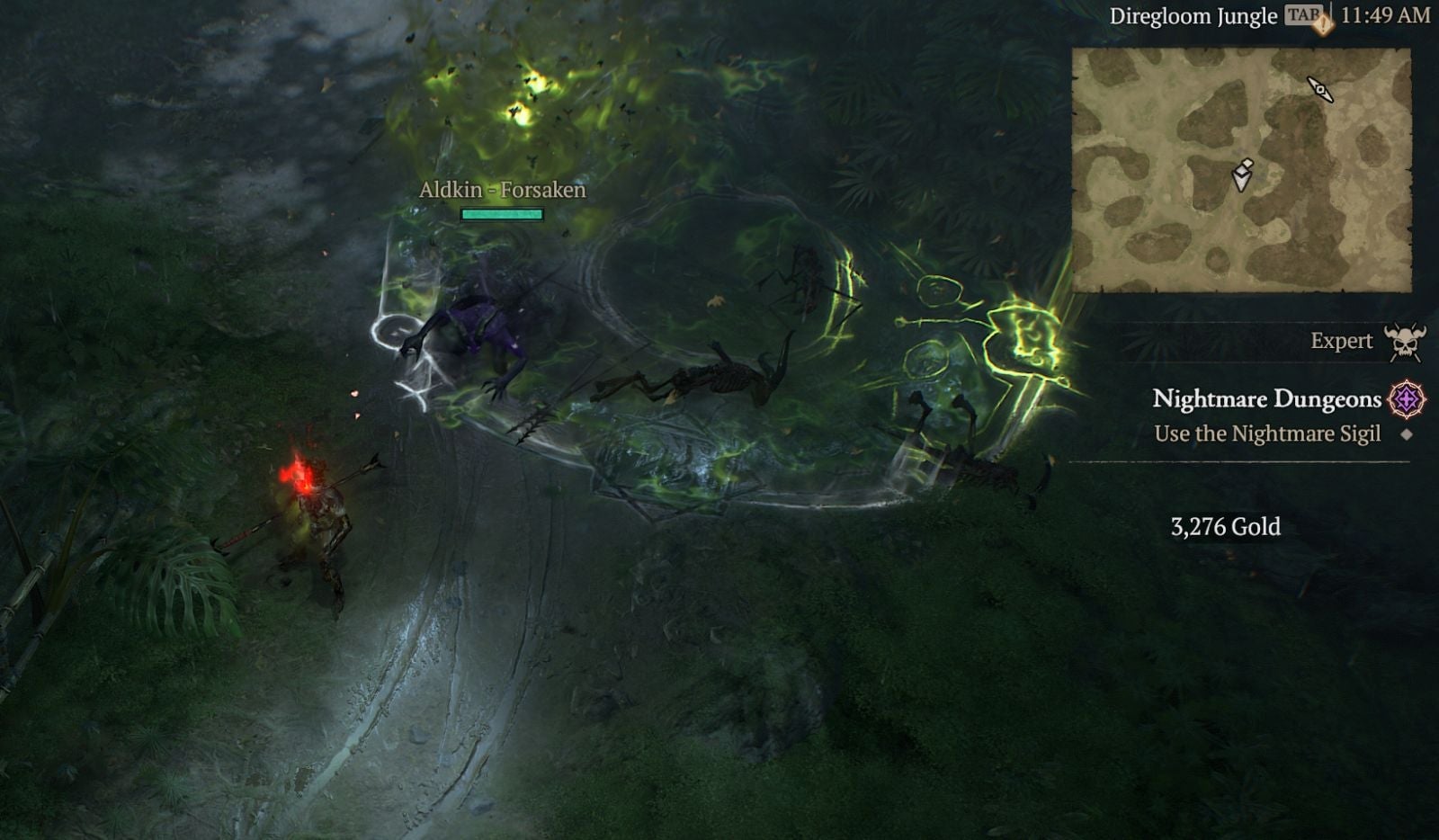This screenshot has height=840, width=1439.
Task: Toggle the Expert difficulty indicator
Action: point(1344,340)
